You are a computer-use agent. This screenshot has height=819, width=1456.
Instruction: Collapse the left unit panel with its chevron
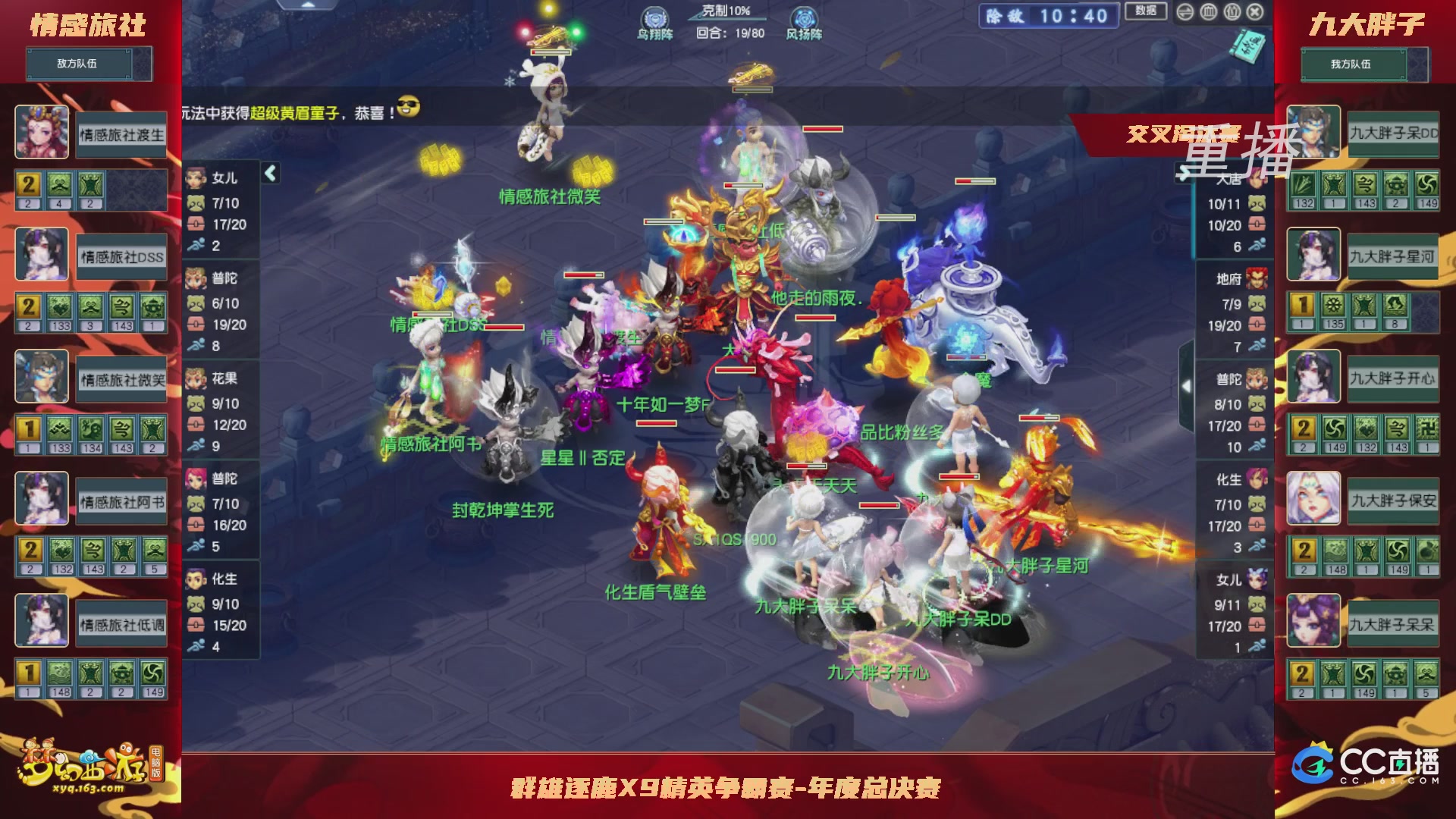271,172
